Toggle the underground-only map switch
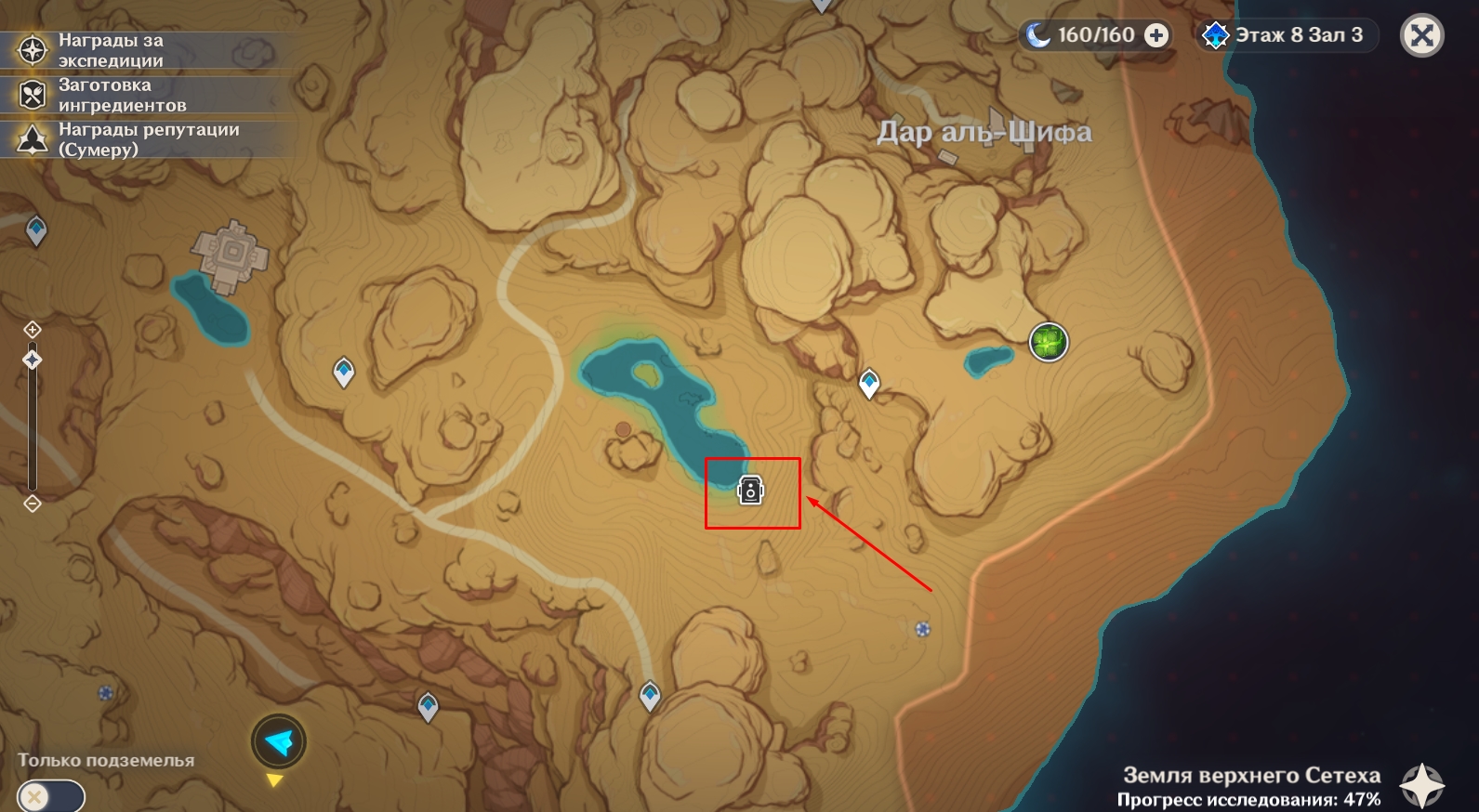1479x812 pixels. (x=50, y=796)
